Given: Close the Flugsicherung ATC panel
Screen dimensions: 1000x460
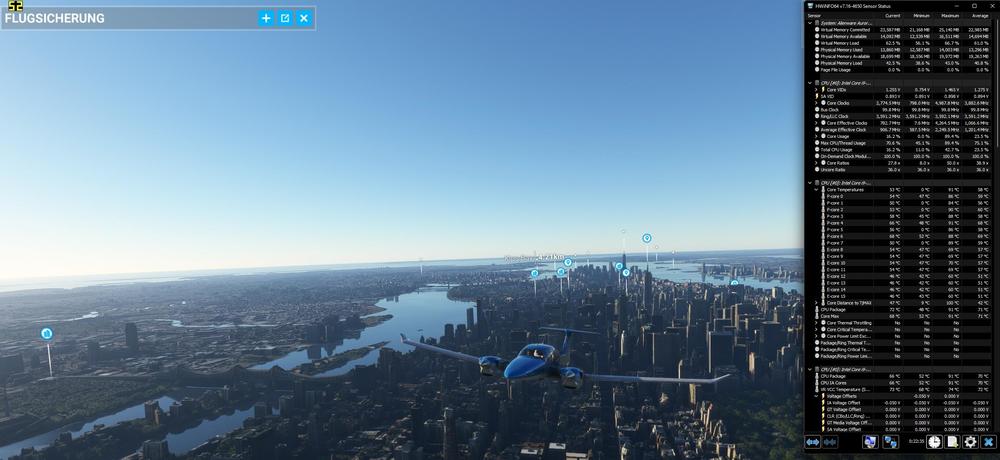Looking at the screenshot, I should [x=304, y=18].
